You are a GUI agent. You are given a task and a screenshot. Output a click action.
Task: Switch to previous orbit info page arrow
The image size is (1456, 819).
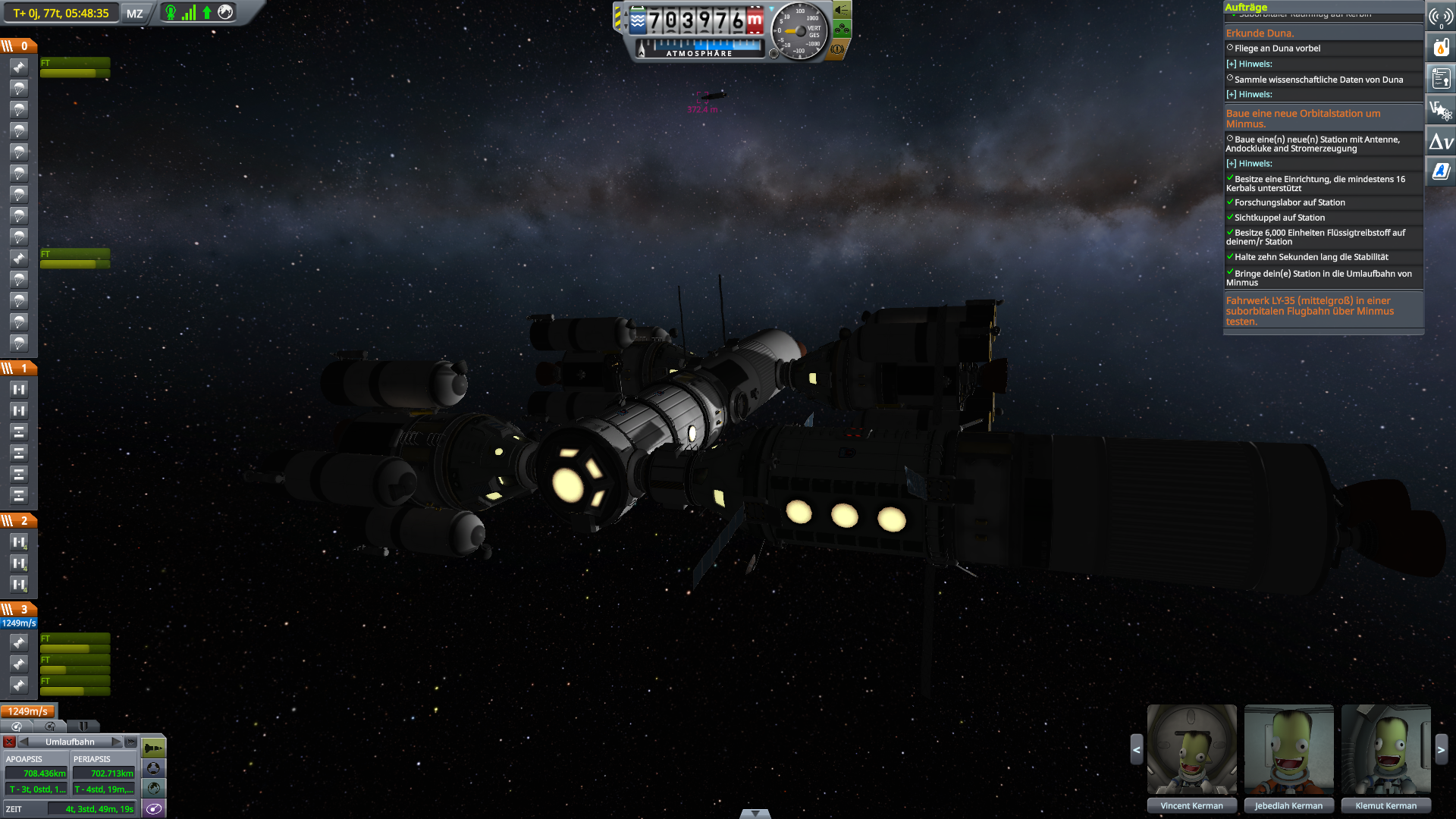point(24,742)
